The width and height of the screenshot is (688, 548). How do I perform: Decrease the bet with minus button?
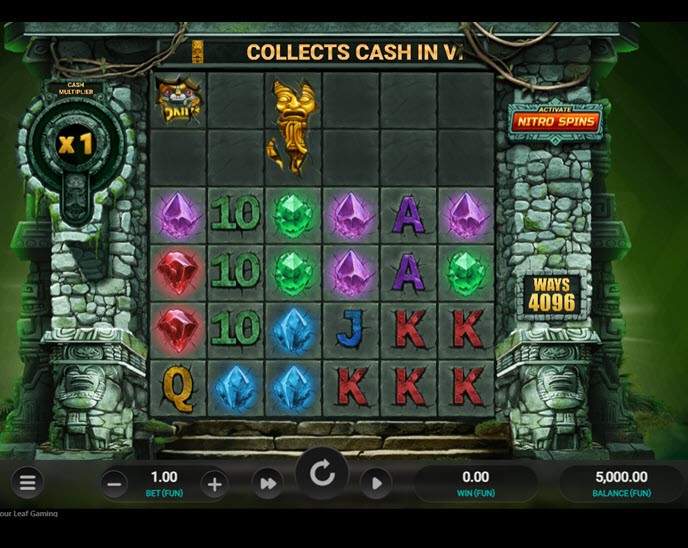114,484
